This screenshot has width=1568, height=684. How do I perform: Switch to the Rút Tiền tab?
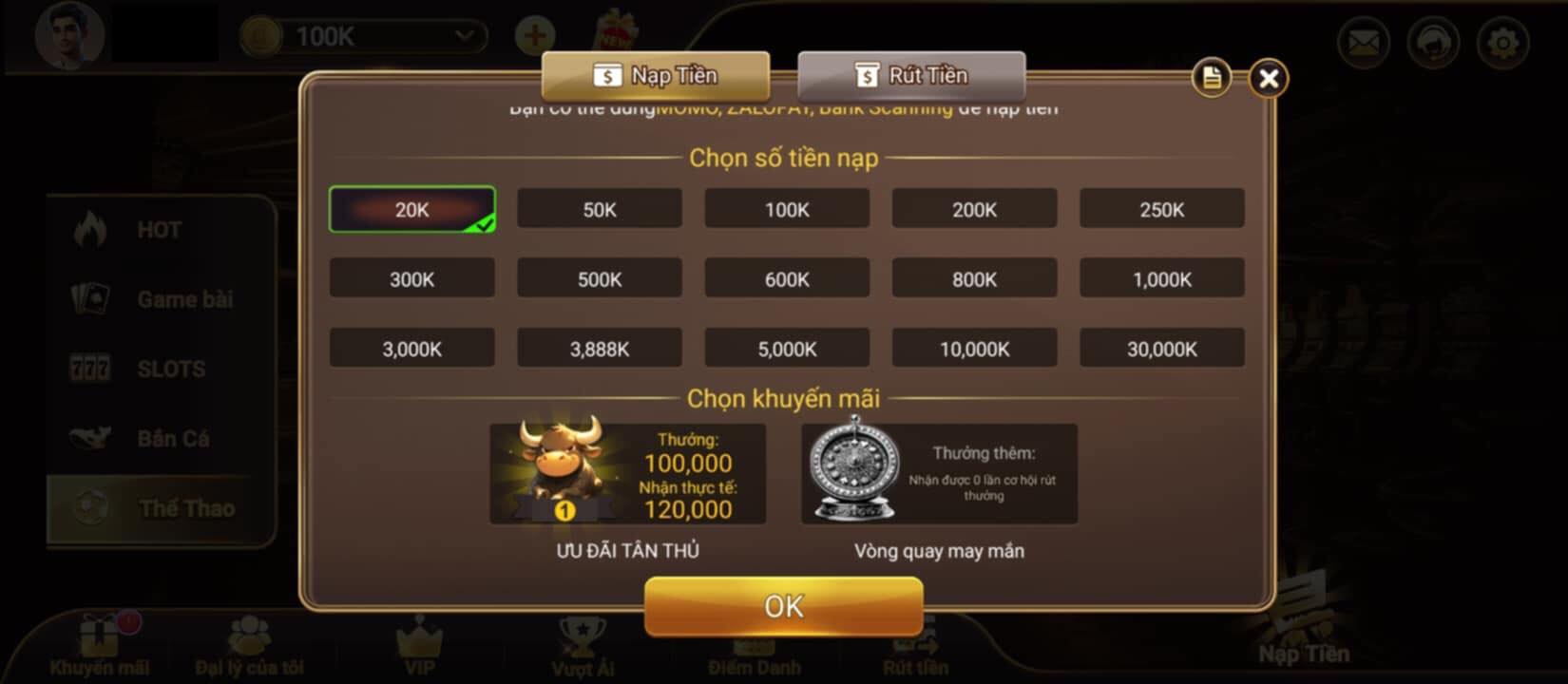click(x=910, y=75)
